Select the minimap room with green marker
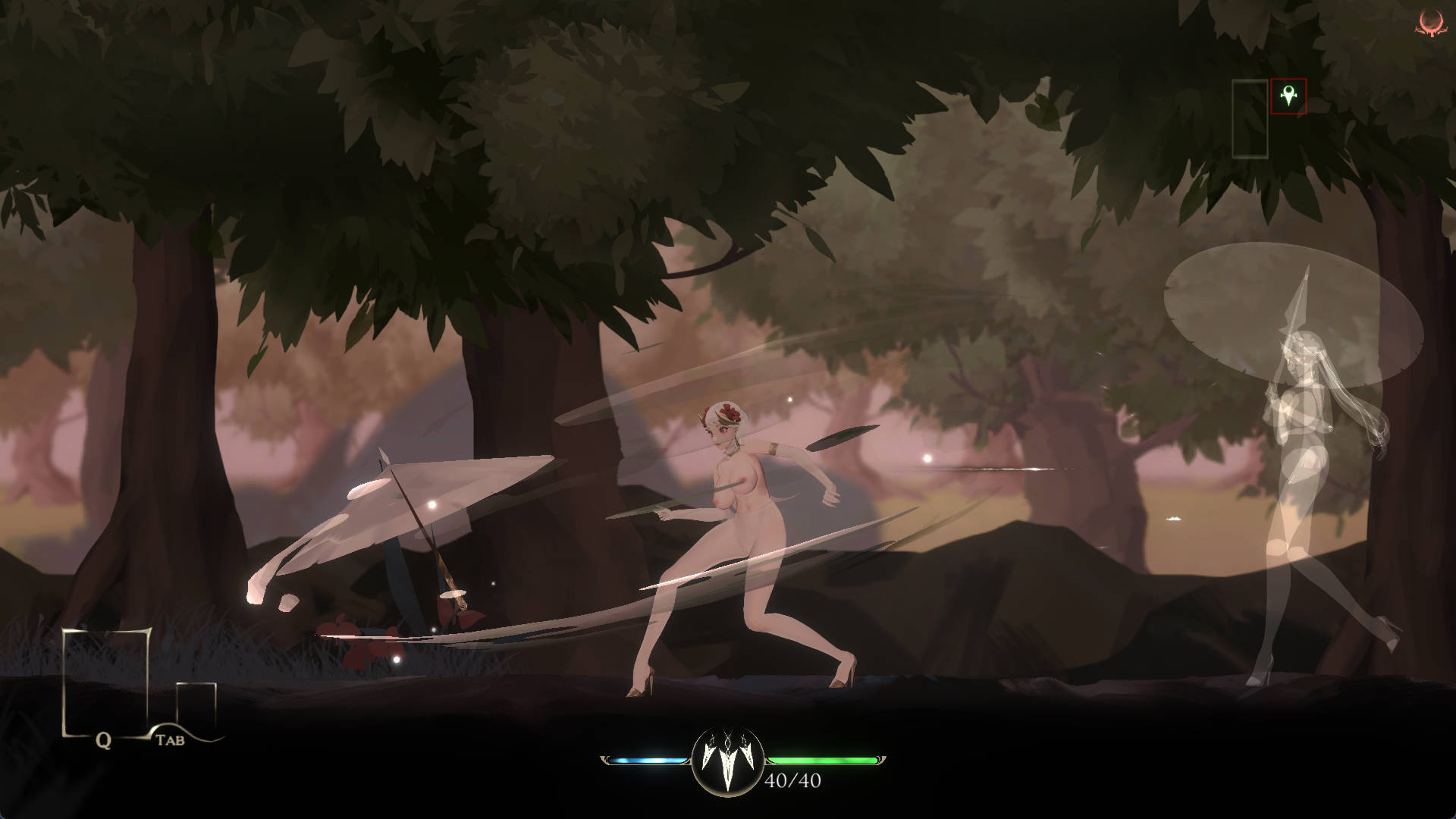 [x=1288, y=96]
